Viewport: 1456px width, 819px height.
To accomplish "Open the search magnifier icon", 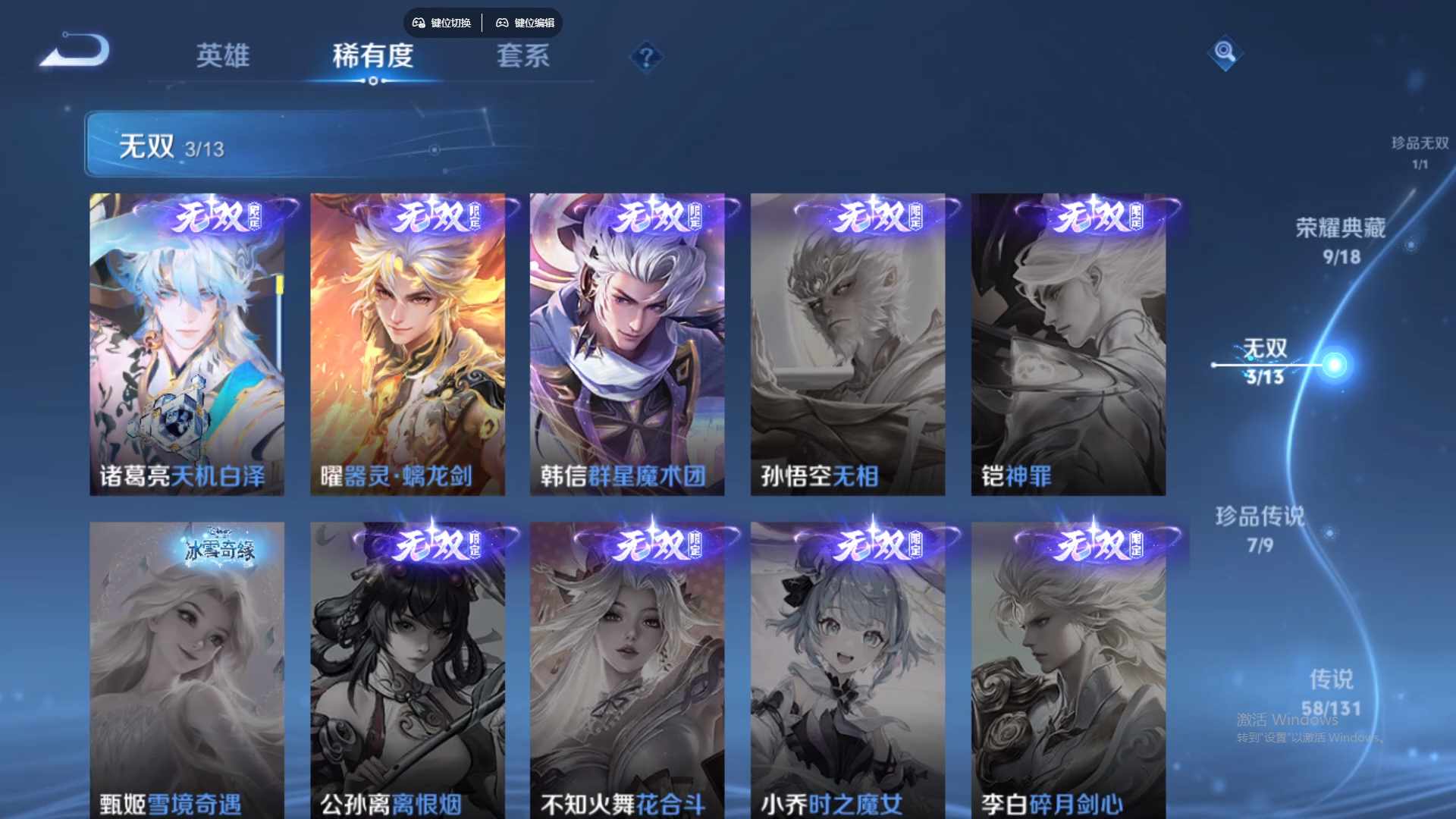I will pos(1225,53).
